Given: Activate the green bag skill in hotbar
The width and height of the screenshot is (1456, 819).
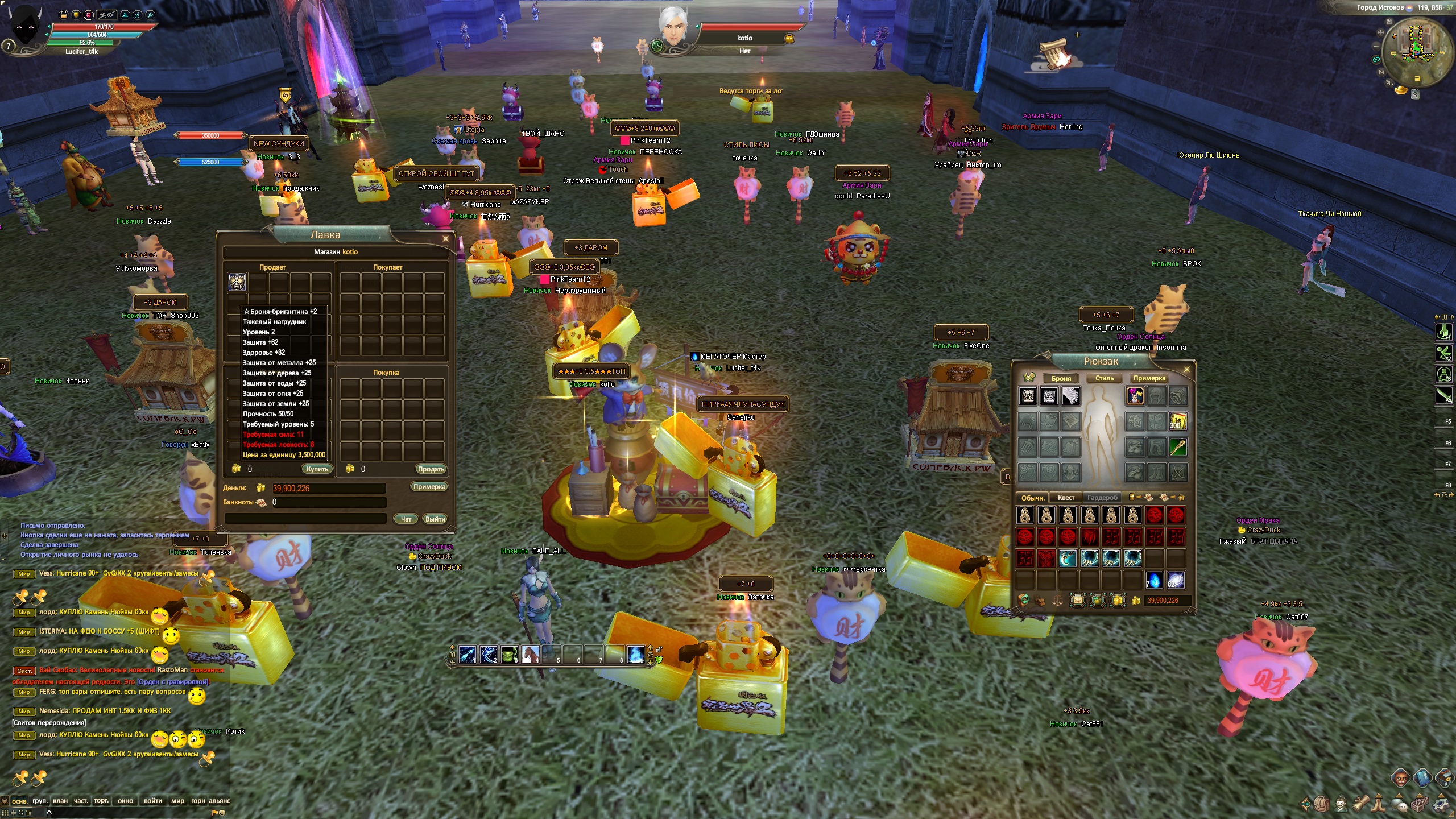Looking at the screenshot, I should pyautogui.click(x=509, y=655).
